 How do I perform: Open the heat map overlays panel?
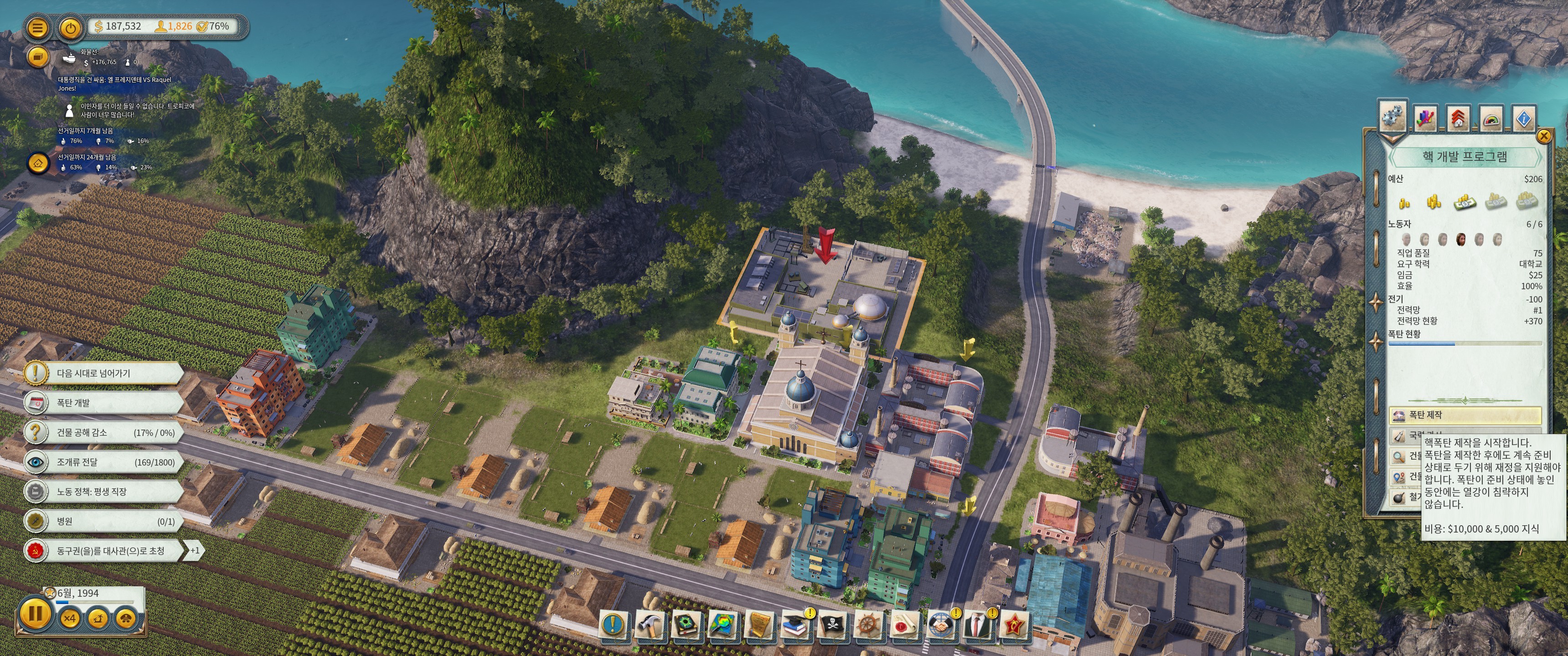point(722,625)
